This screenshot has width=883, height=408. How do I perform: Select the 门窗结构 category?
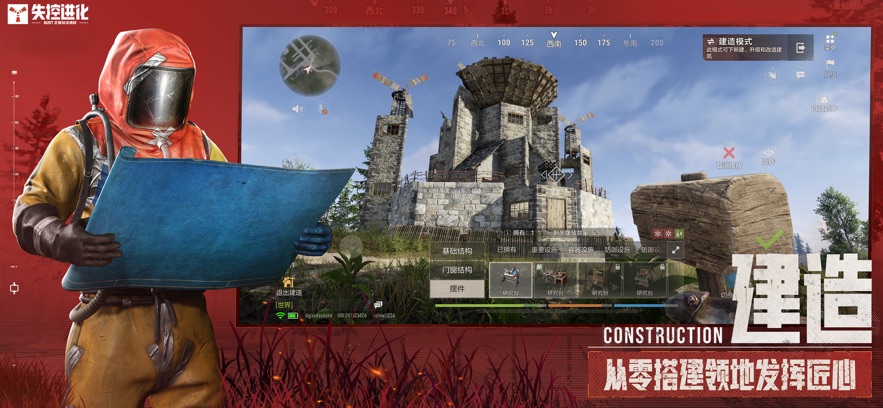click(457, 270)
